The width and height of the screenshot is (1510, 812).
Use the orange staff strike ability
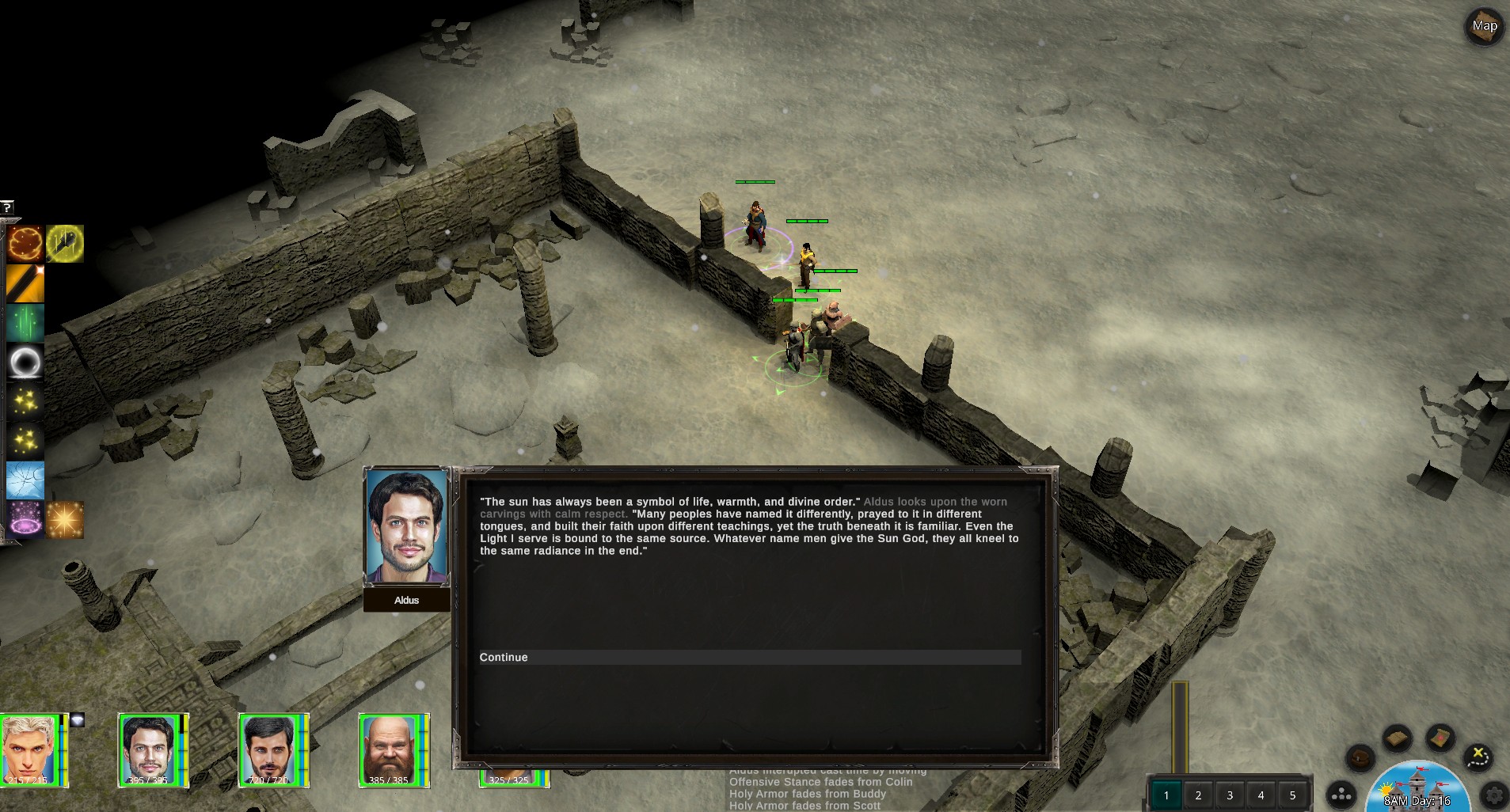[x=25, y=283]
